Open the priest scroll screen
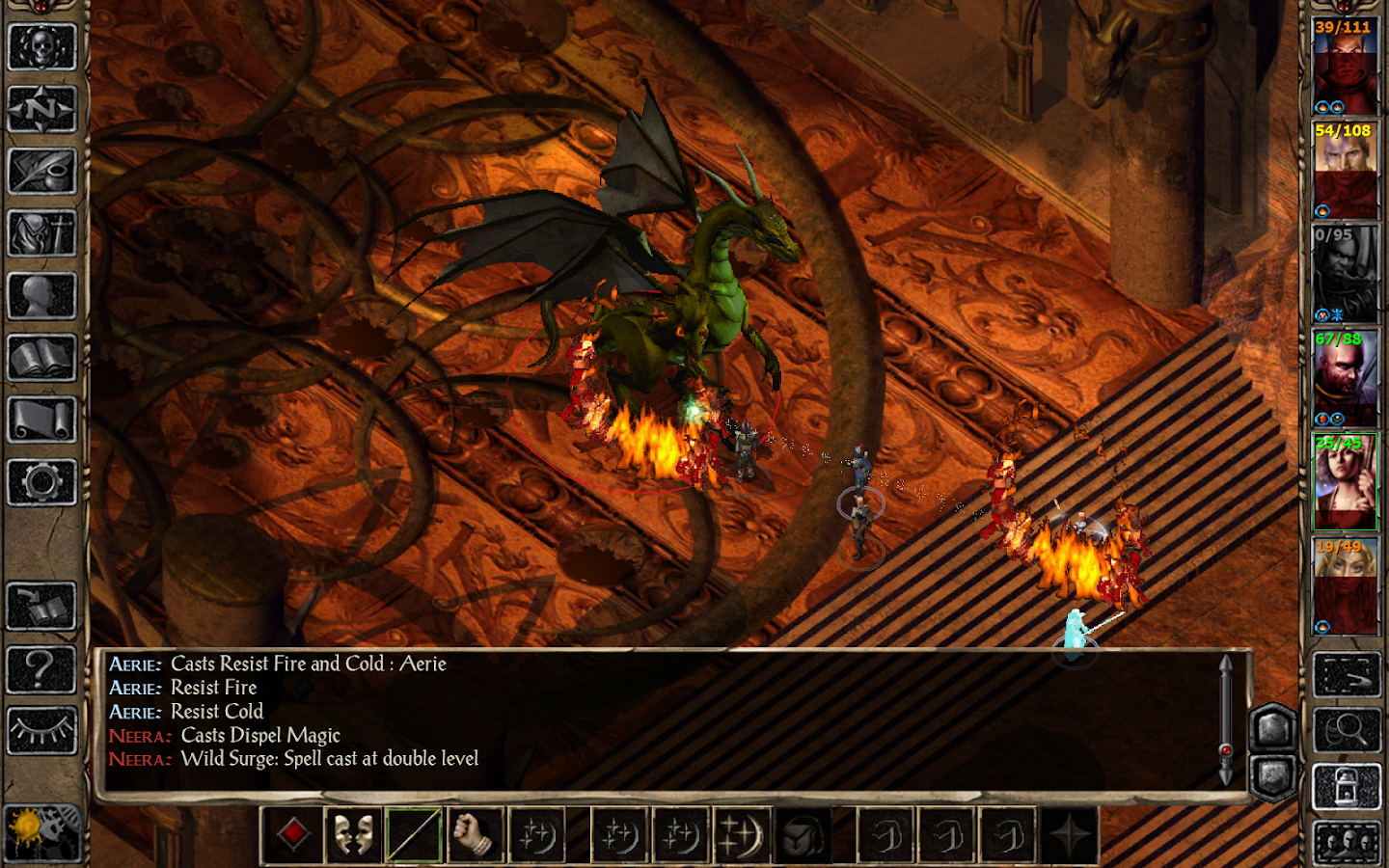The height and width of the screenshot is (868, 1389). point(41,420)
